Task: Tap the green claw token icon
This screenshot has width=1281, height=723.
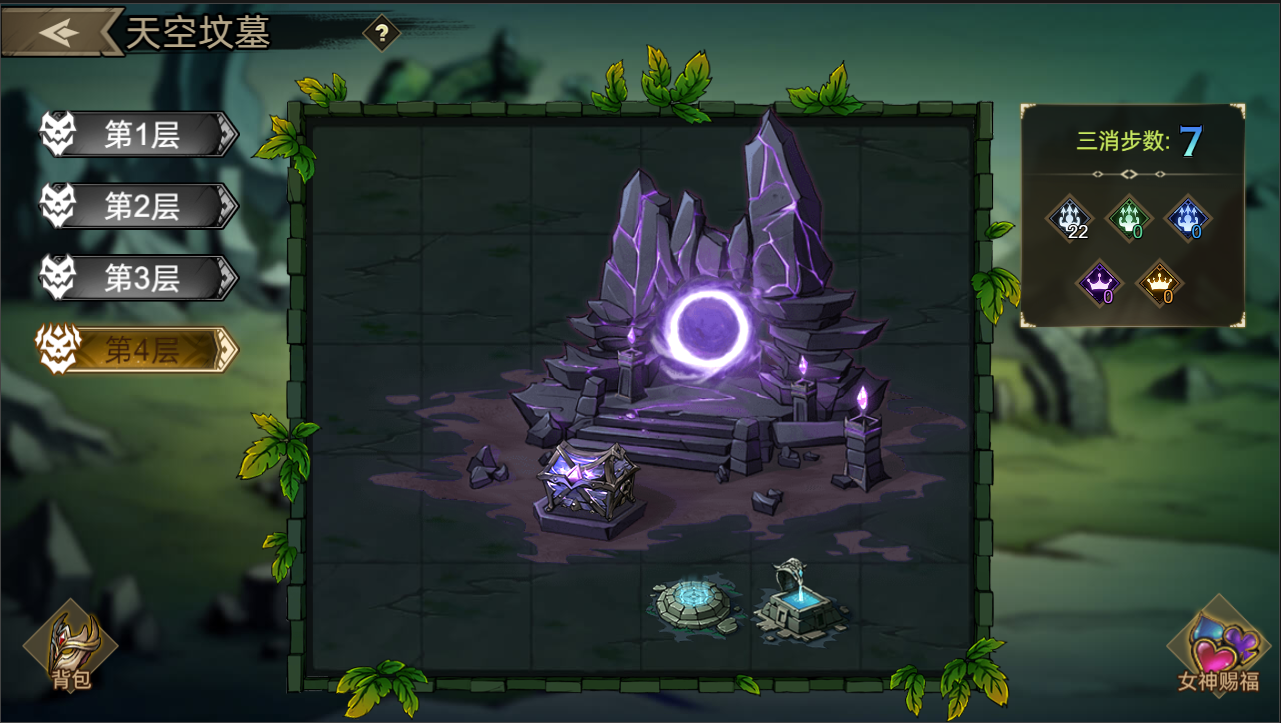Action: point(1131,218)
